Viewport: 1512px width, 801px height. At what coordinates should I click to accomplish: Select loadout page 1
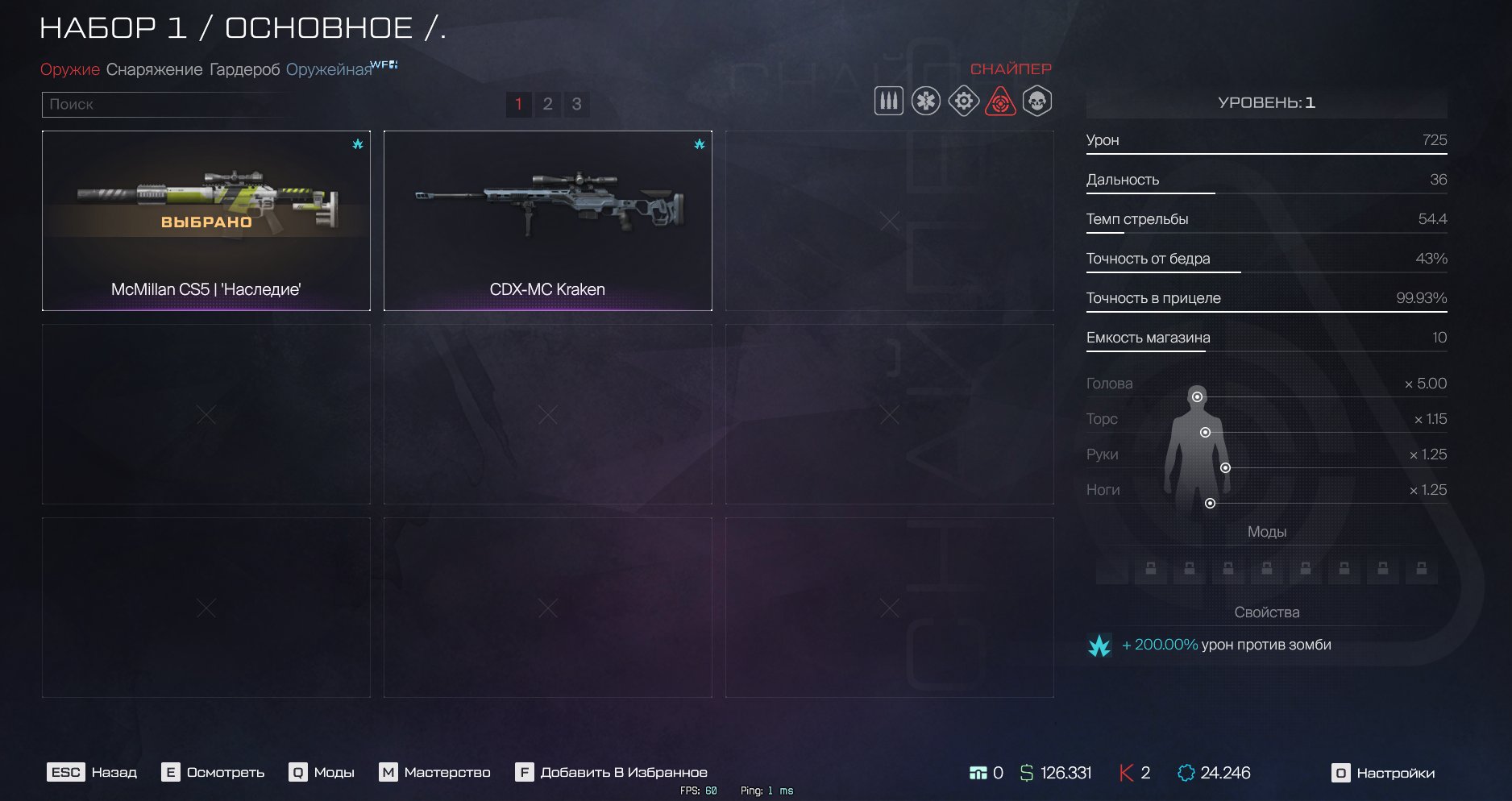coord(518,104)
